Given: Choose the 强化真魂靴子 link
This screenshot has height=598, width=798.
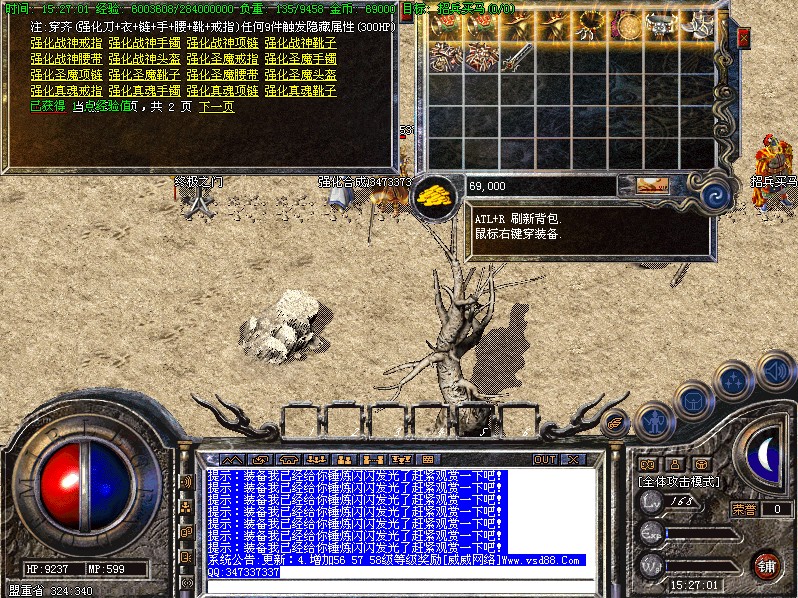Looking at the screenshot, I should (x=299, y=90).
